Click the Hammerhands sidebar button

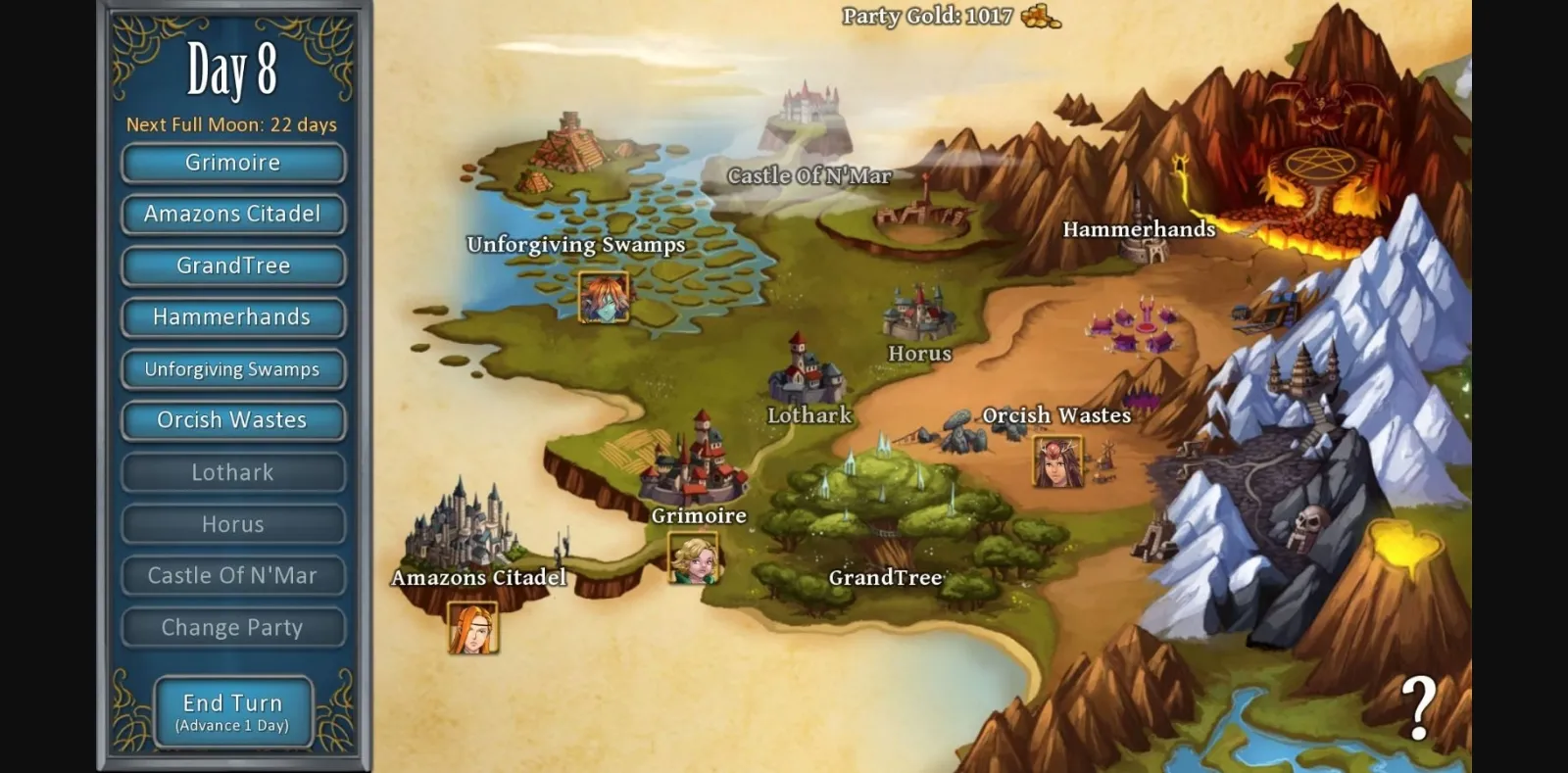(232, 316)
